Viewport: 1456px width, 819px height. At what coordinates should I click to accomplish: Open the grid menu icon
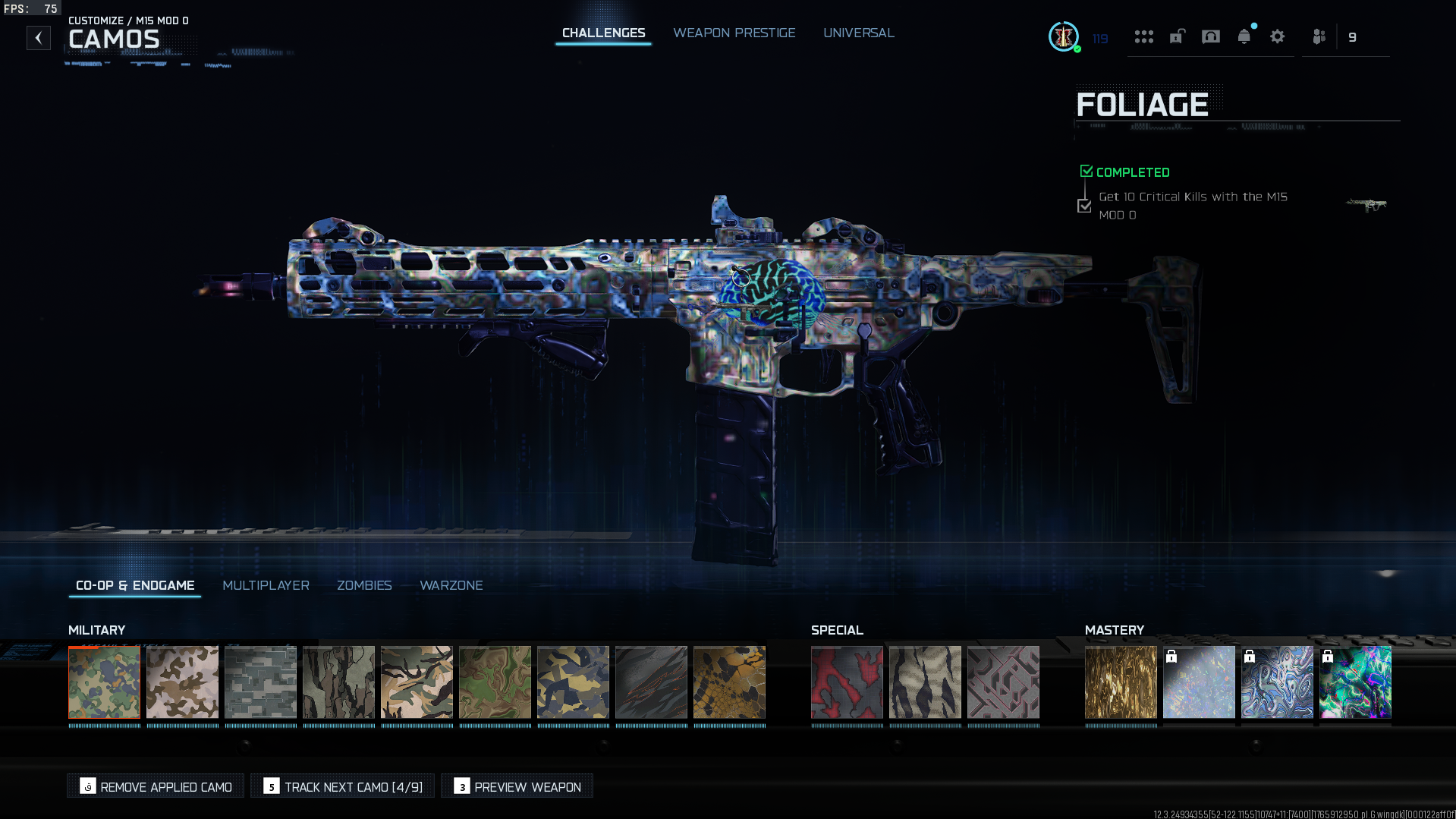(x=1143, y=36)
